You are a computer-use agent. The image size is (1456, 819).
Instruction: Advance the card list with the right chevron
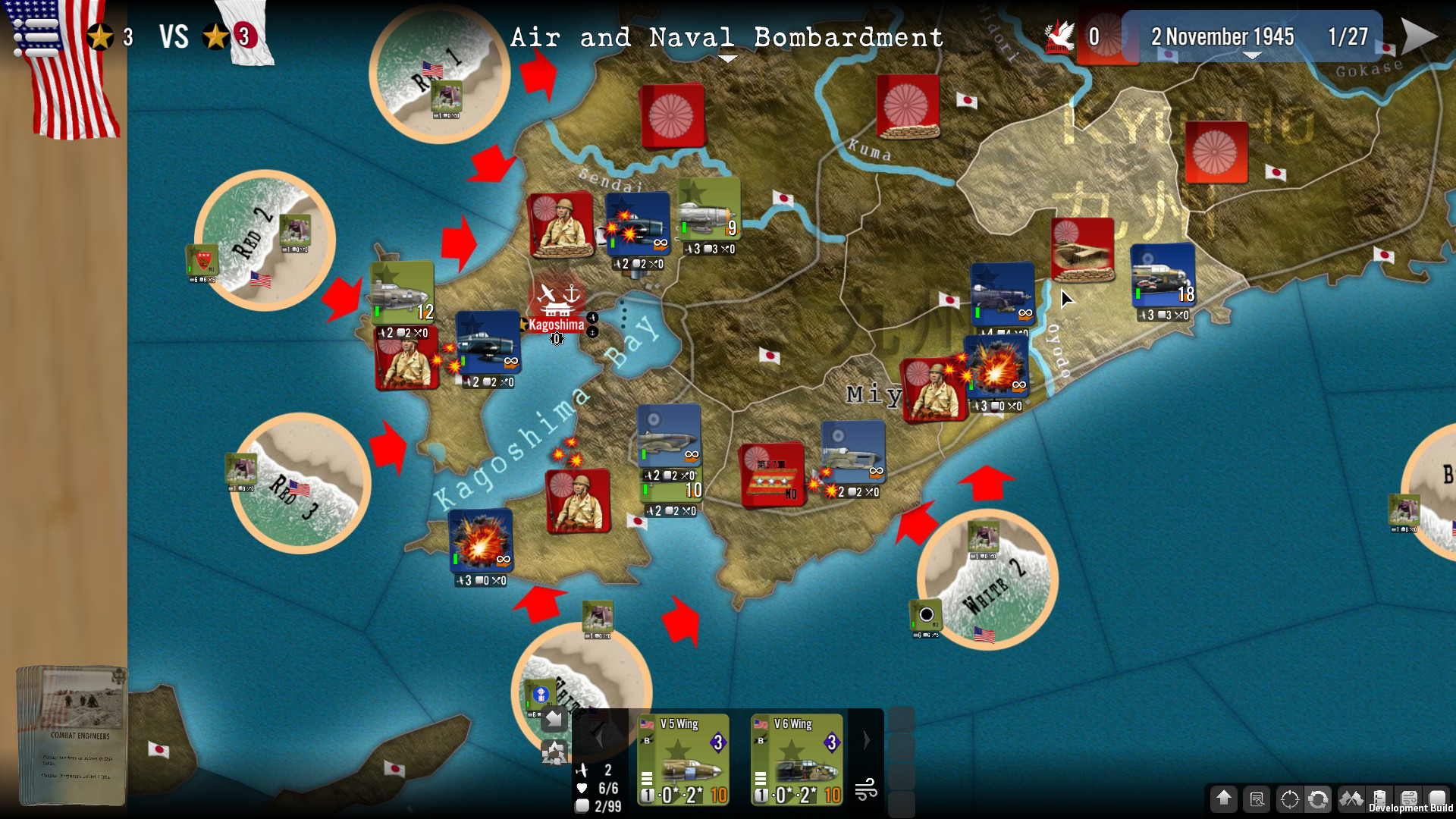tap(866, 740)
